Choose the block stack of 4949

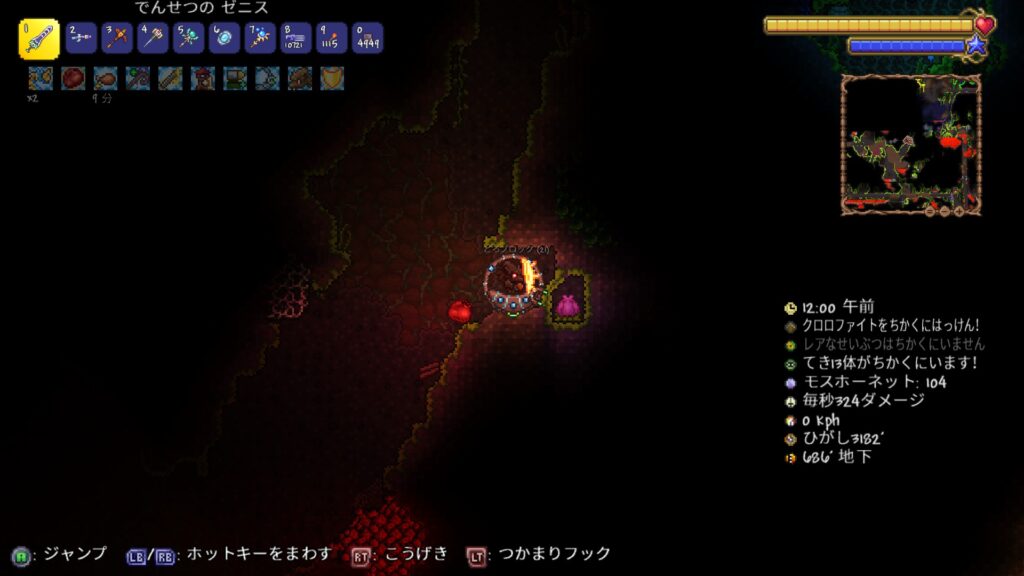(367, 38)
